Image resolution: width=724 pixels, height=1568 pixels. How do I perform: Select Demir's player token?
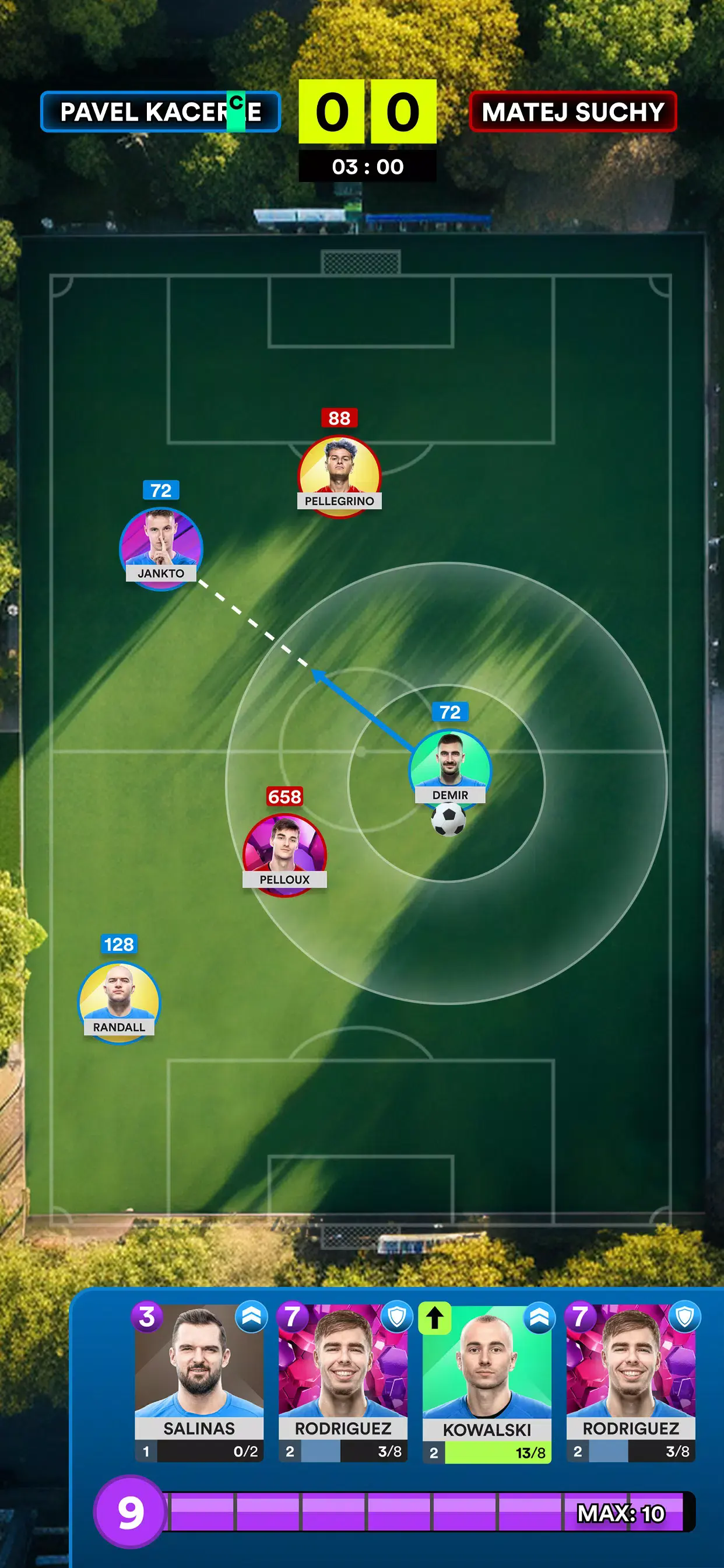pyautogui.click(x=450, y=768)
